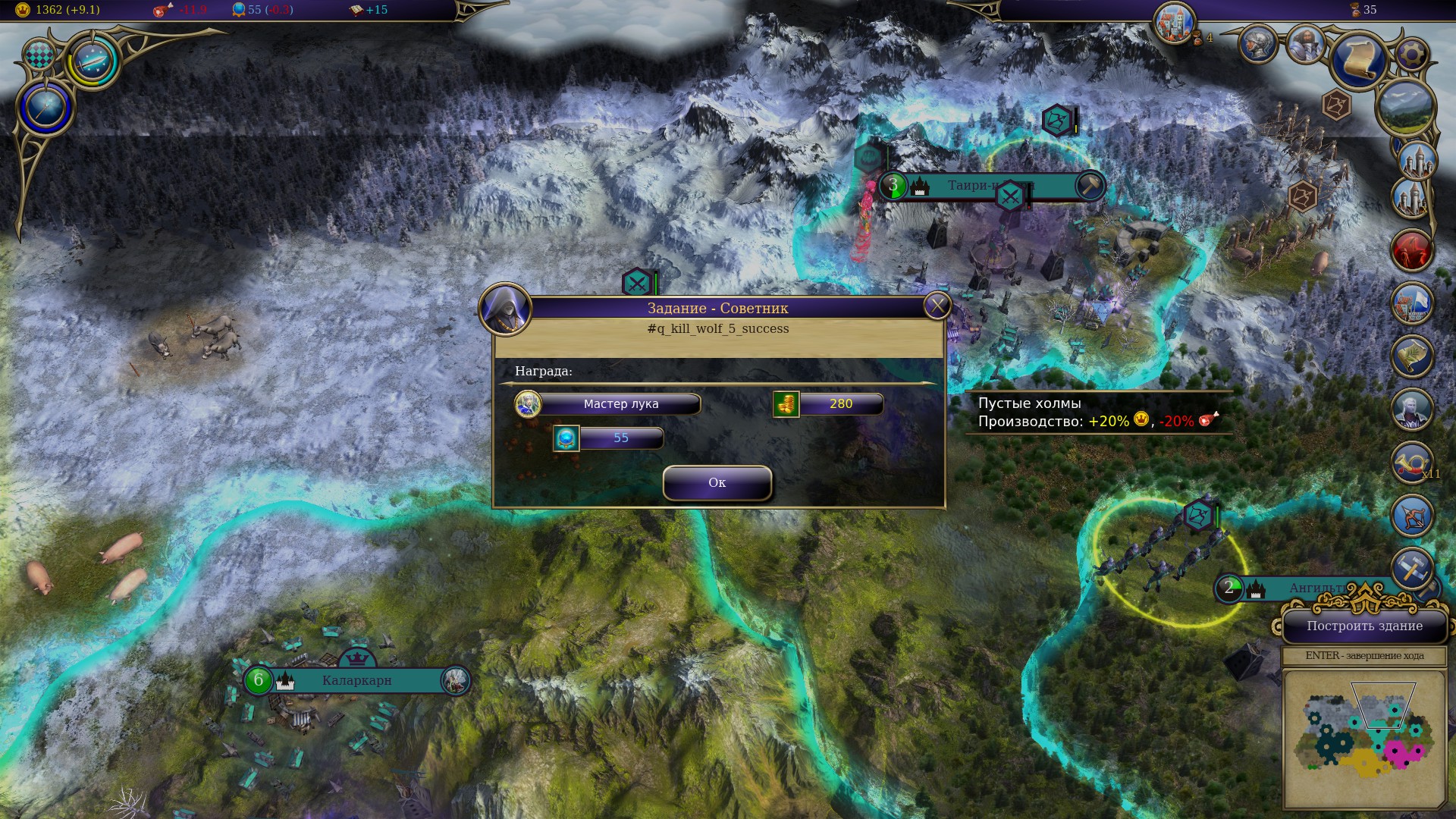1456x819 pixels.
Task: Close the advisor quest dialog
Action: click(x=937, y=306)
